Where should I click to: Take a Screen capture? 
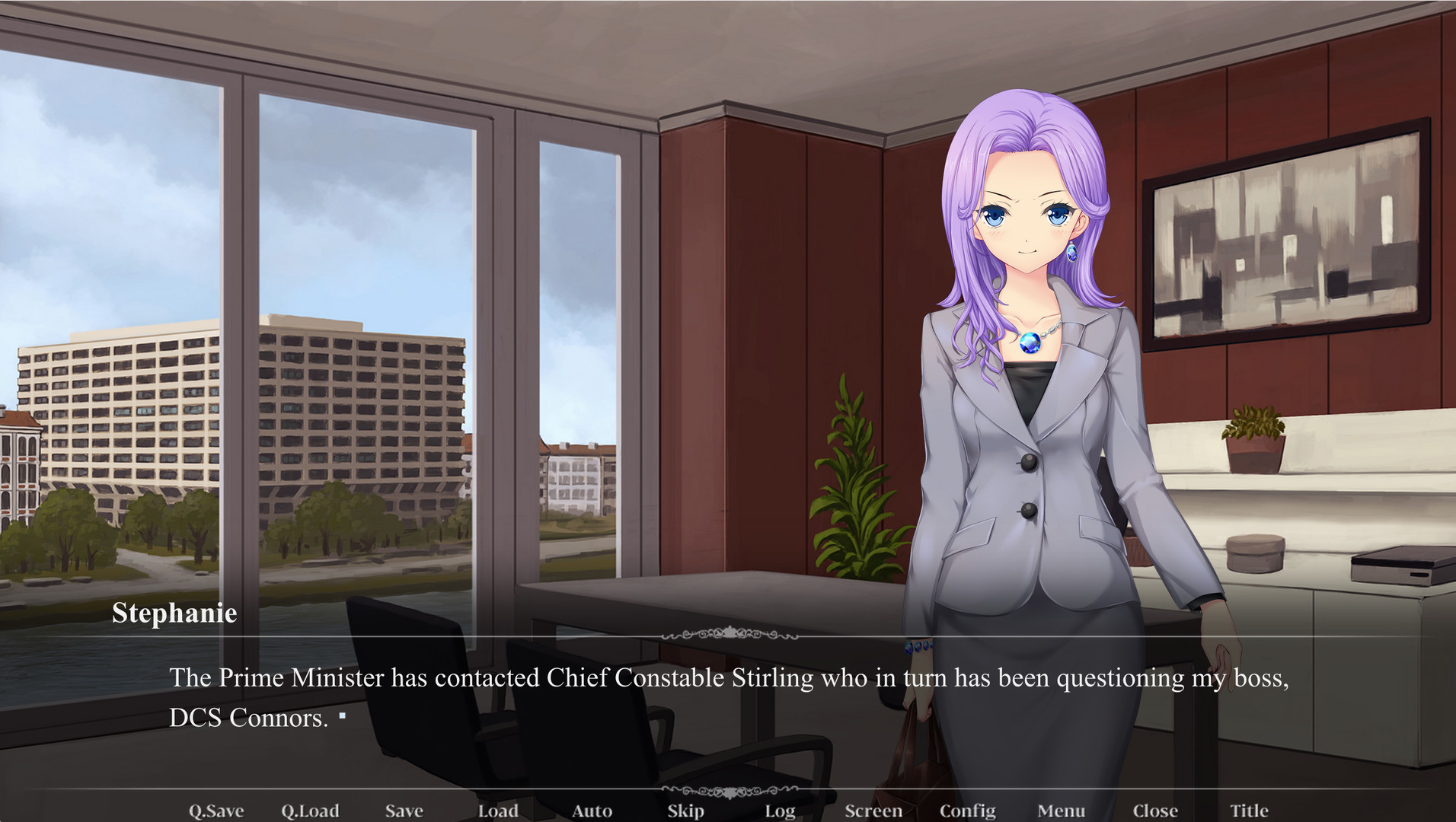[x=873, y=810]
